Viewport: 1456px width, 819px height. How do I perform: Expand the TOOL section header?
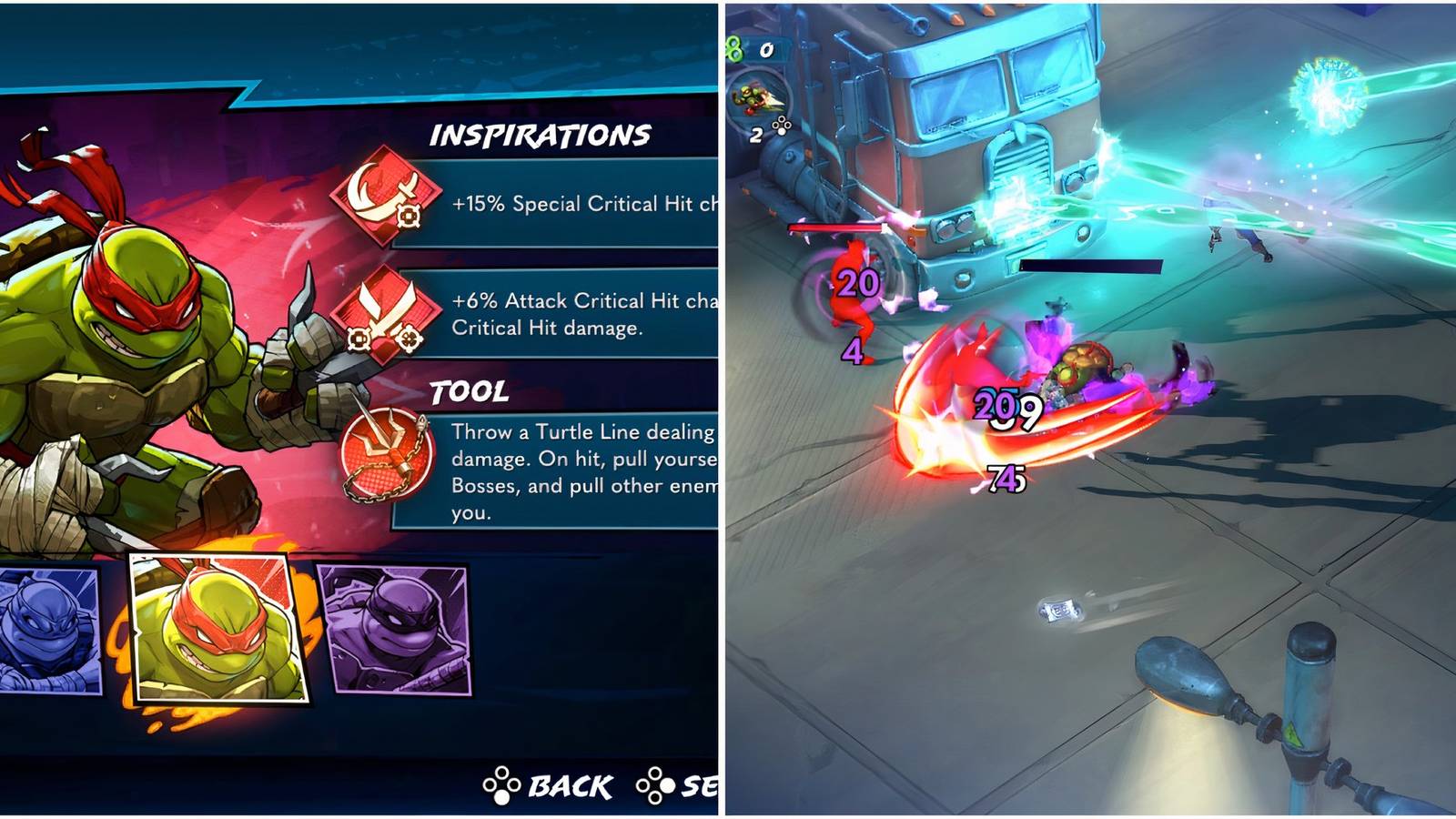(x=470, y=394)
